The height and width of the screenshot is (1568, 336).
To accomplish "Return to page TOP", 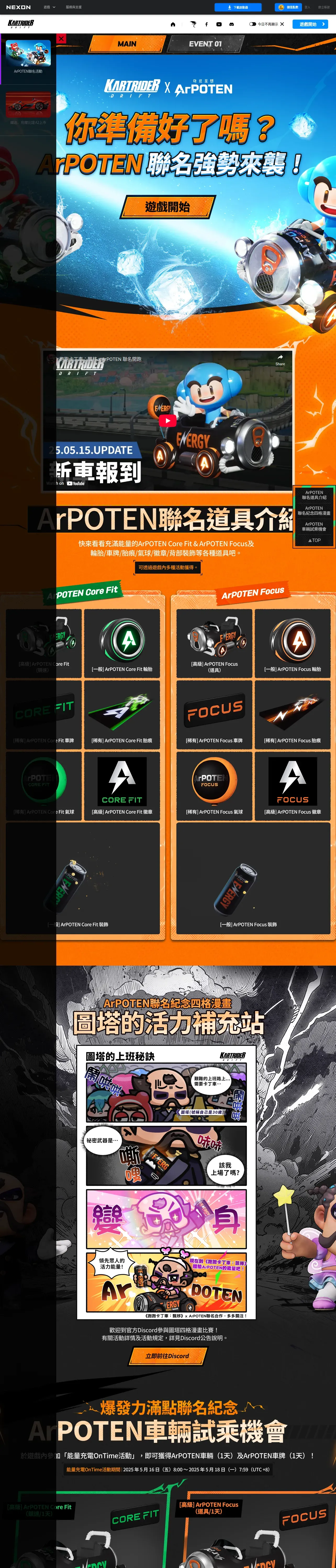I will (x=314, y=540).
